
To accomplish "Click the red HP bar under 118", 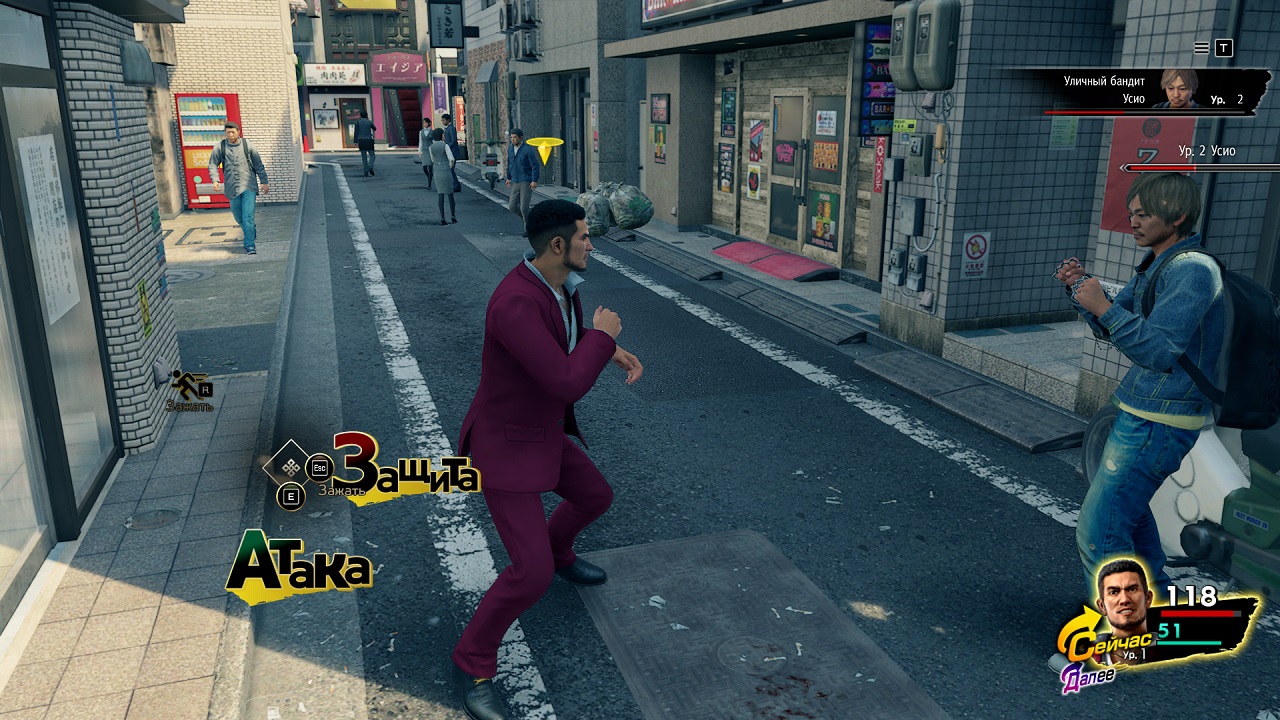I will (x=1200, y=613).
